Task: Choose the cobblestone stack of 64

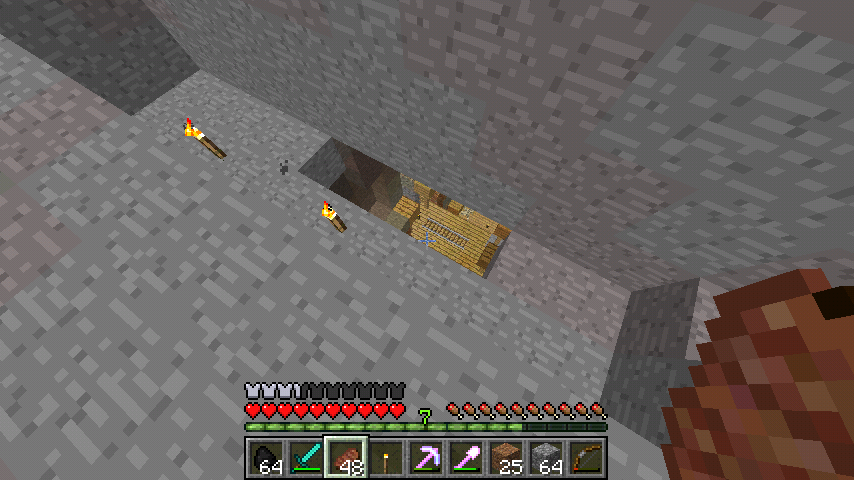Action: tap(546, 458)
